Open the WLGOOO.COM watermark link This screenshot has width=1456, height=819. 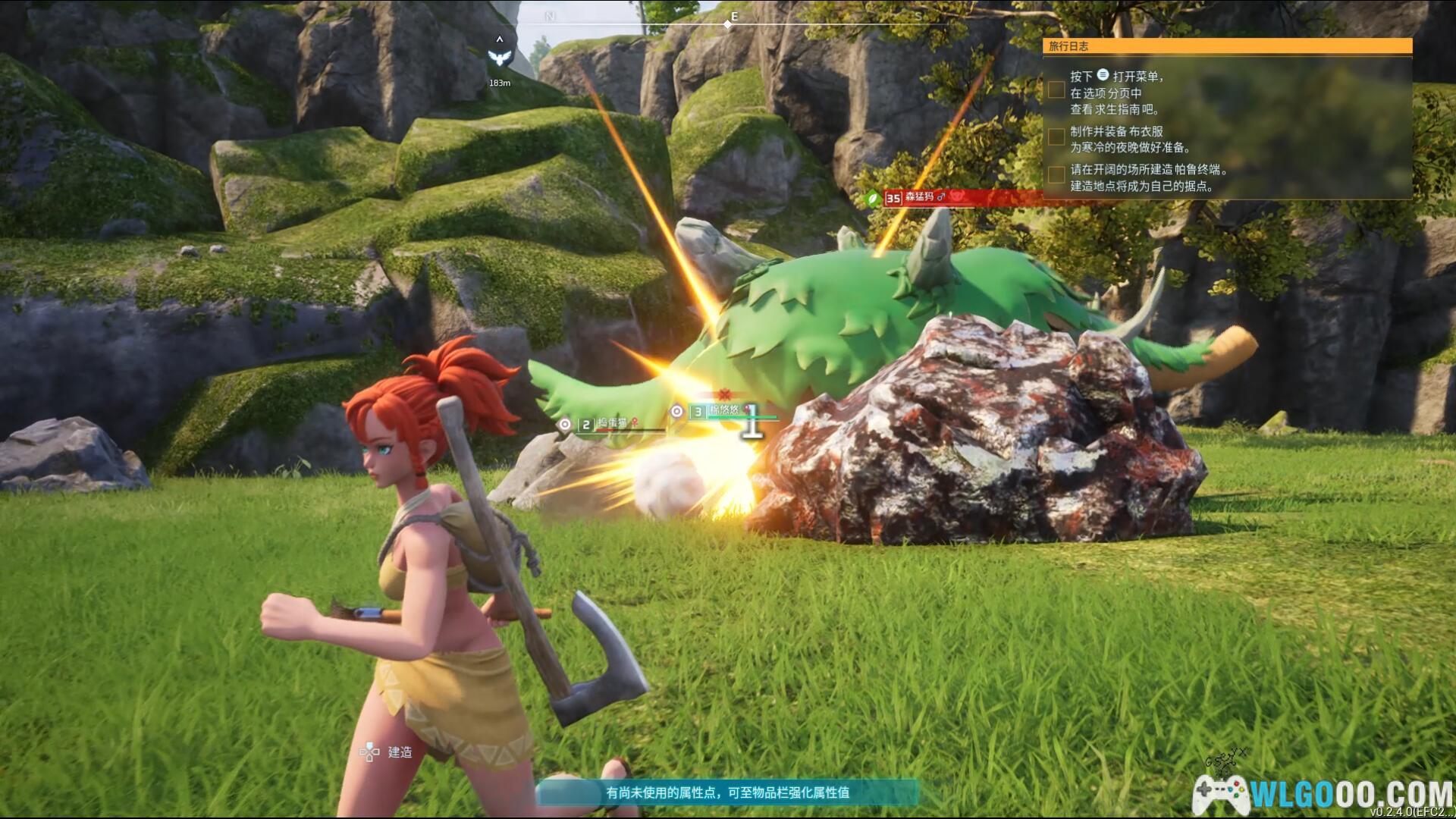tap(1323, 794)
